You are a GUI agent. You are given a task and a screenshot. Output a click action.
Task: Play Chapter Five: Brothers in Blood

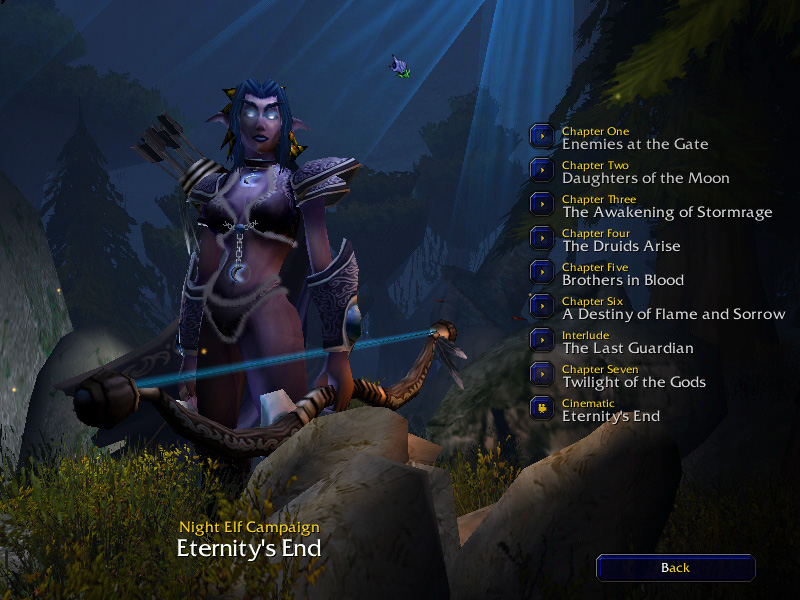(541, 272)
